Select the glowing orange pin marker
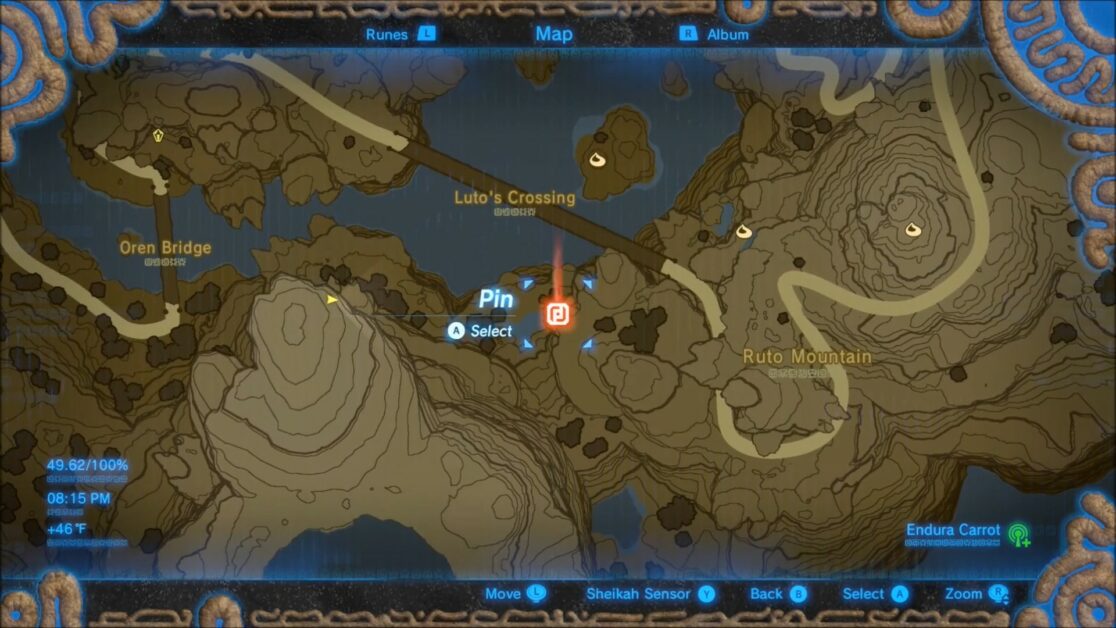The image size is (1116, 628). coord(558,315)
